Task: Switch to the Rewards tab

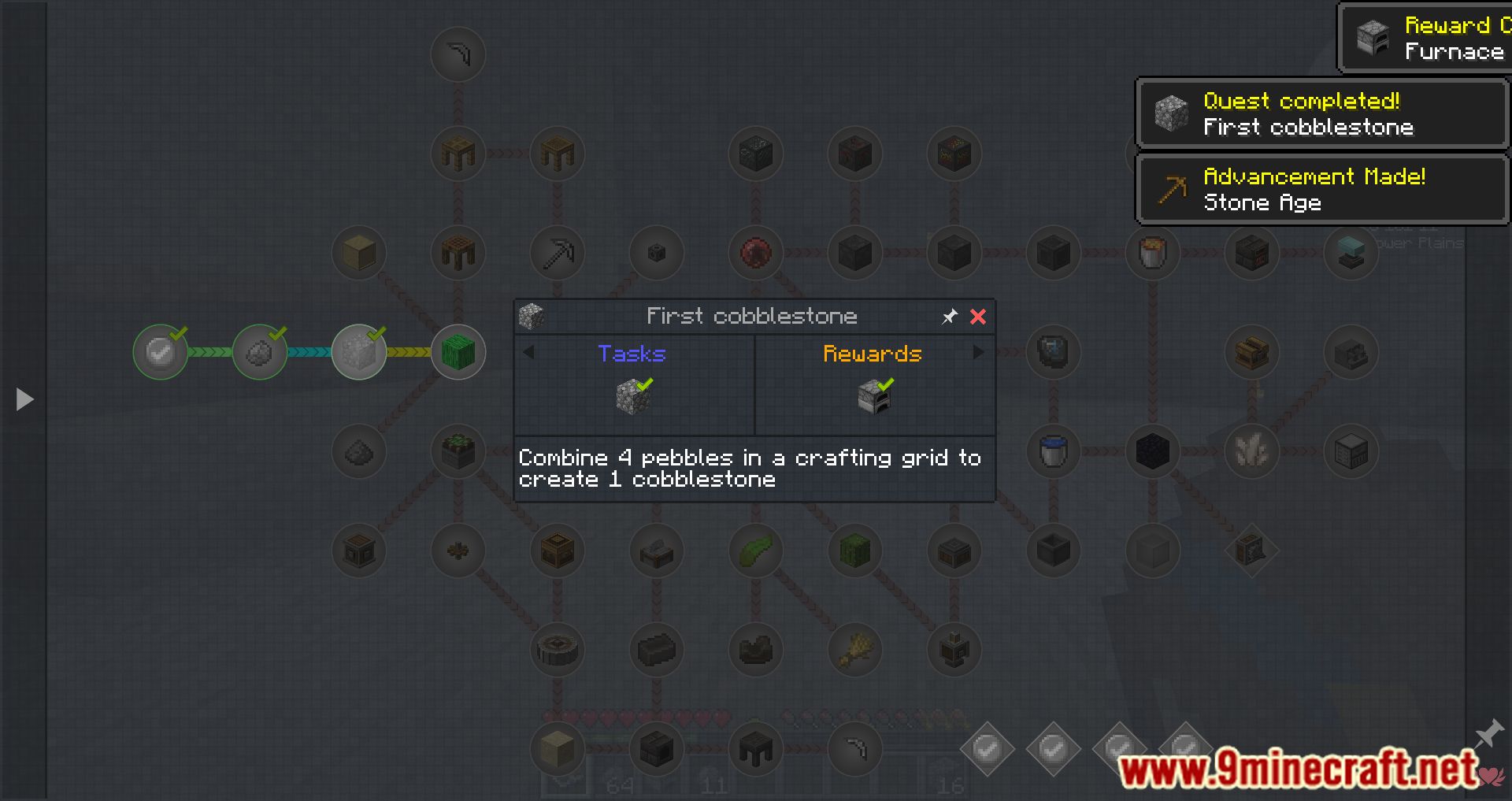Action: point(873,354)
